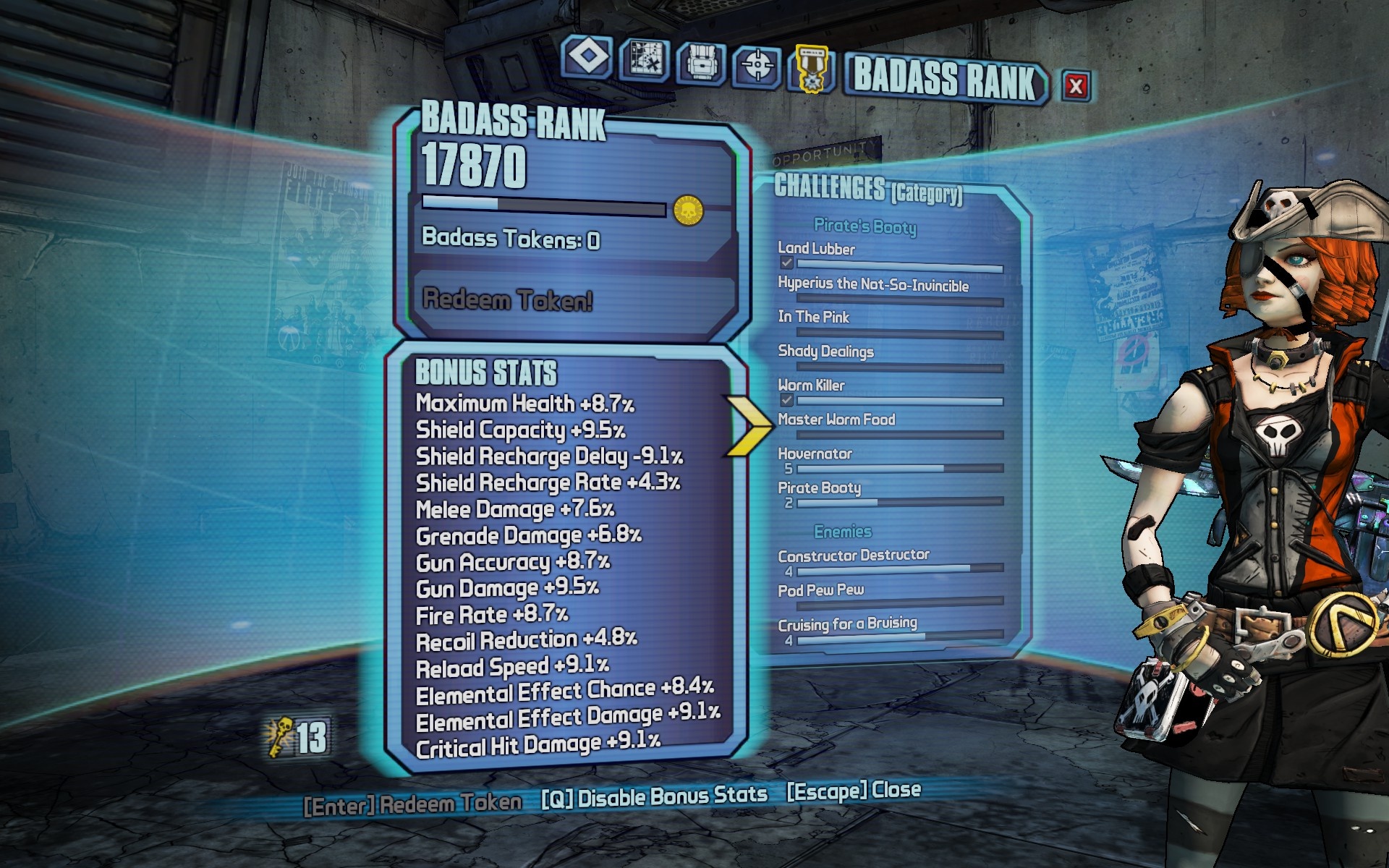Select the Land Lubber challenge
The image size is (1389, 868).
pyautogui.click(x=816, y=249)
